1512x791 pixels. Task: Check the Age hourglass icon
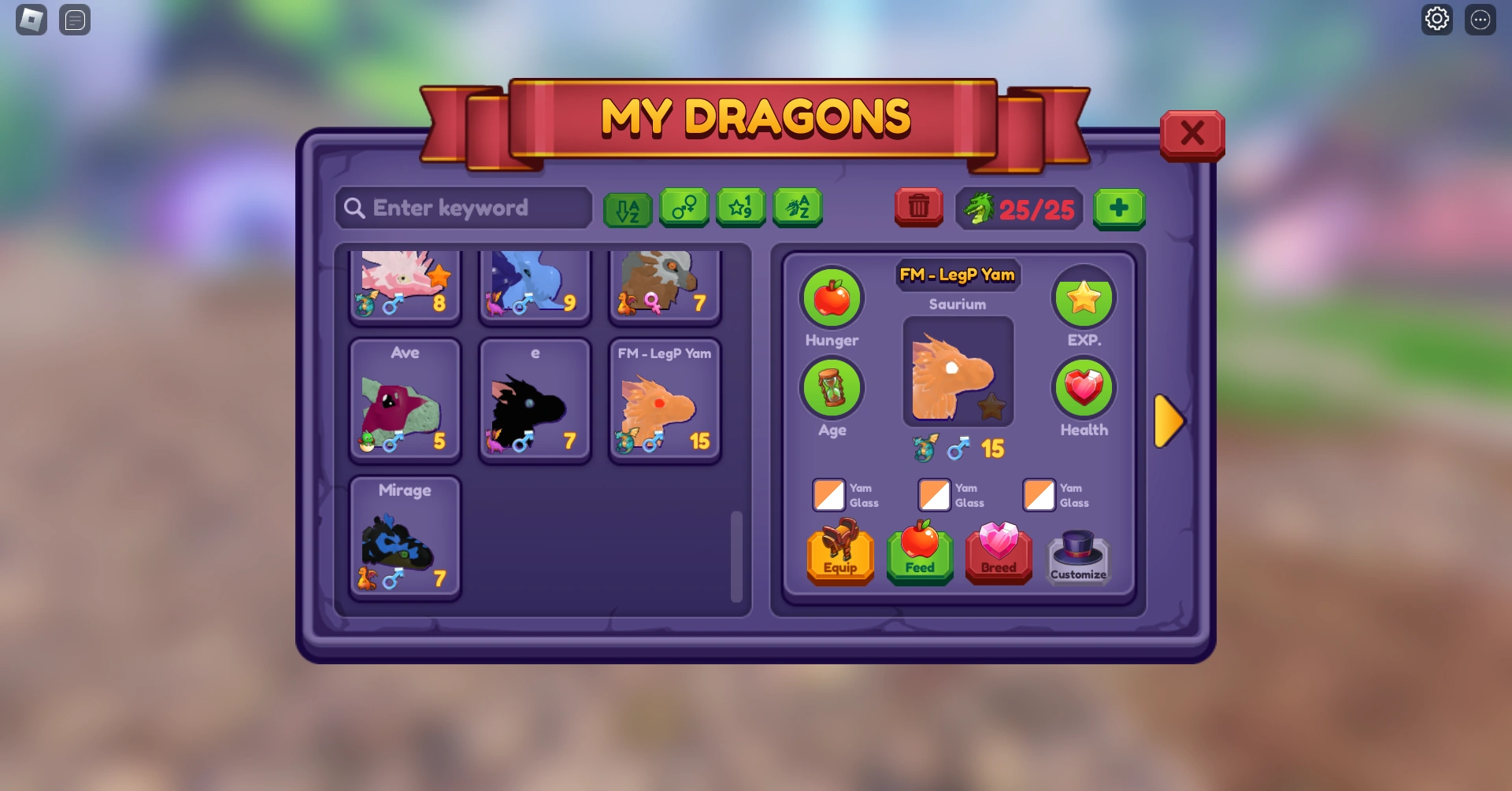(x=832, y=388)
